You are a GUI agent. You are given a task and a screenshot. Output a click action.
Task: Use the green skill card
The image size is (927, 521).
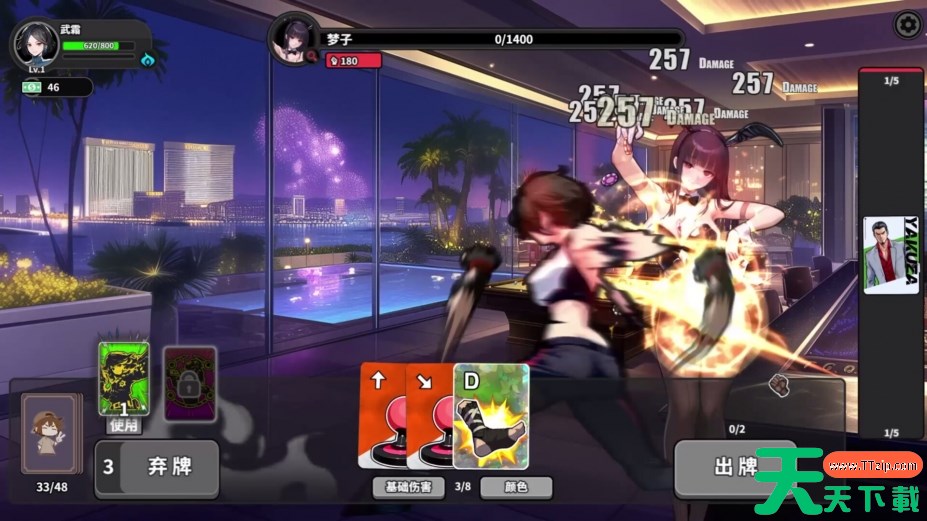click(x=124, y=380)
